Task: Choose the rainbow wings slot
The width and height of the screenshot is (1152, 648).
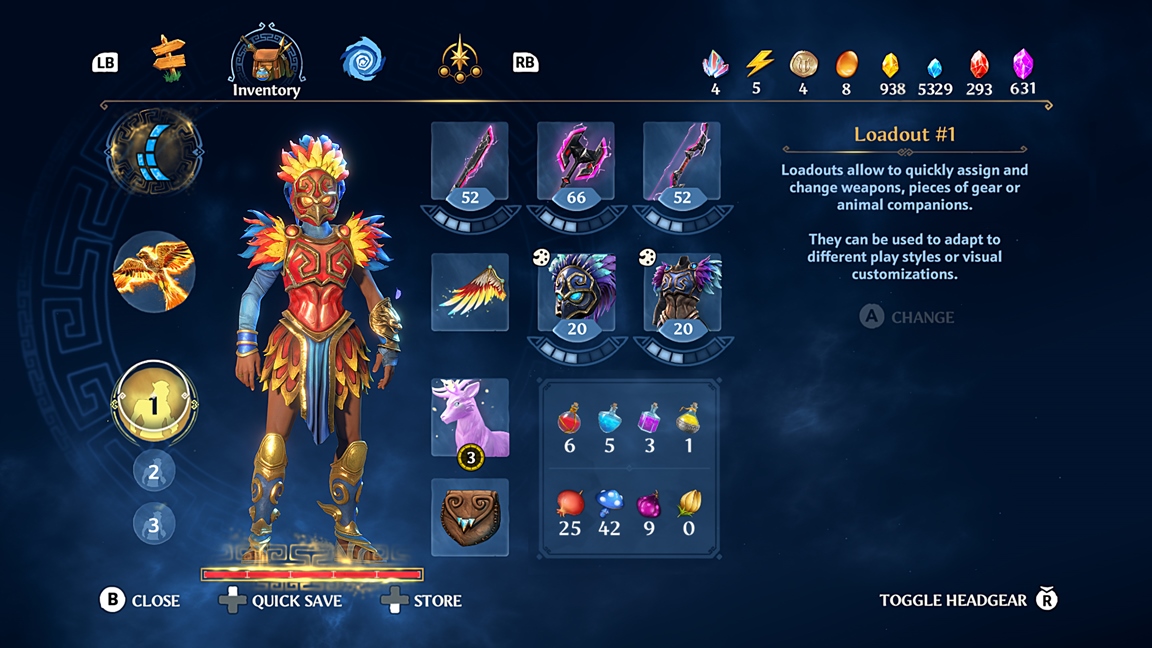Action: click(x=470, y=292)
